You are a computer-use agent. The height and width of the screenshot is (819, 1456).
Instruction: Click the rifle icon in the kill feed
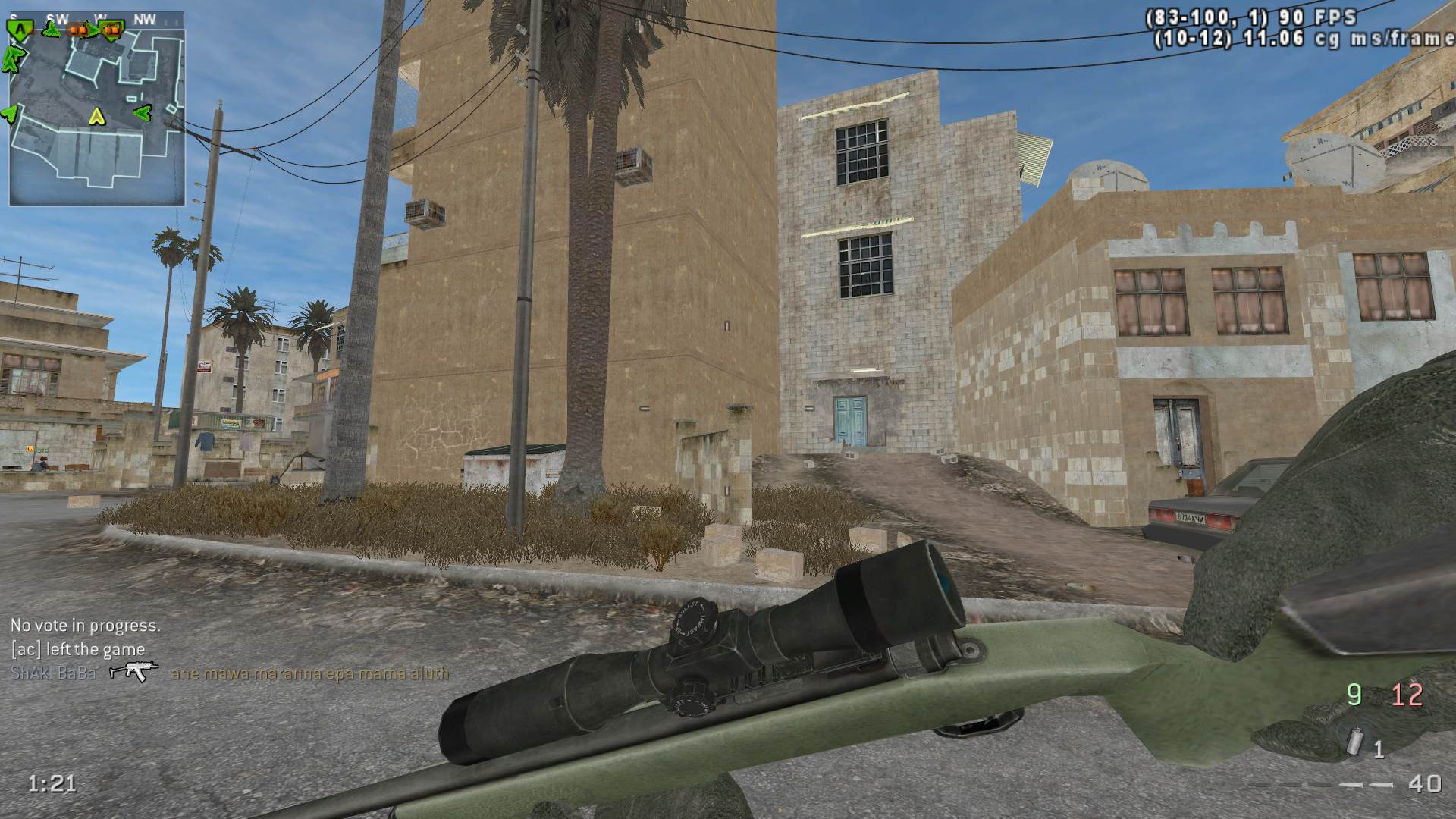pos(133,672)
